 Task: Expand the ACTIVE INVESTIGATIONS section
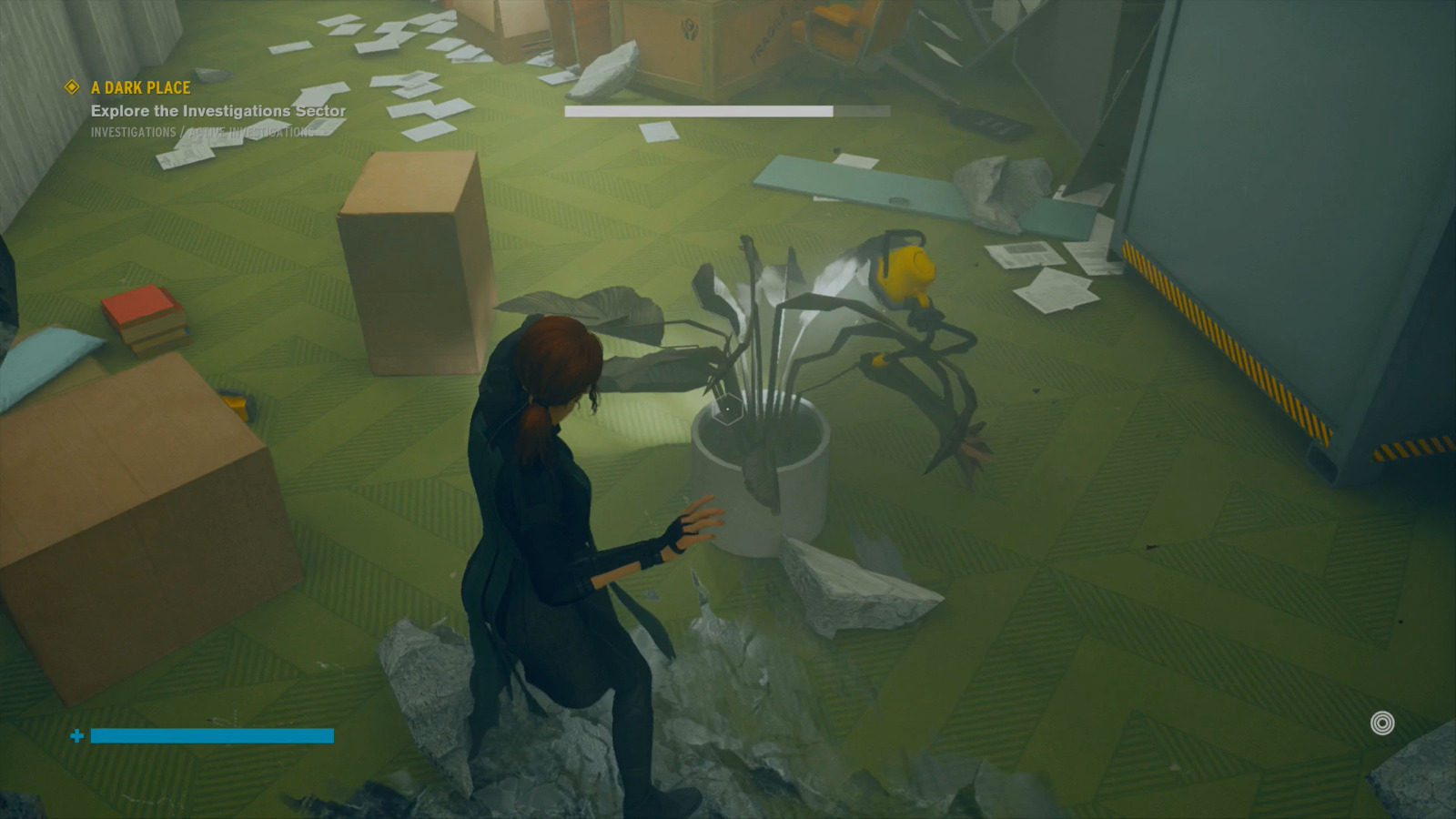tap(251, 131)
